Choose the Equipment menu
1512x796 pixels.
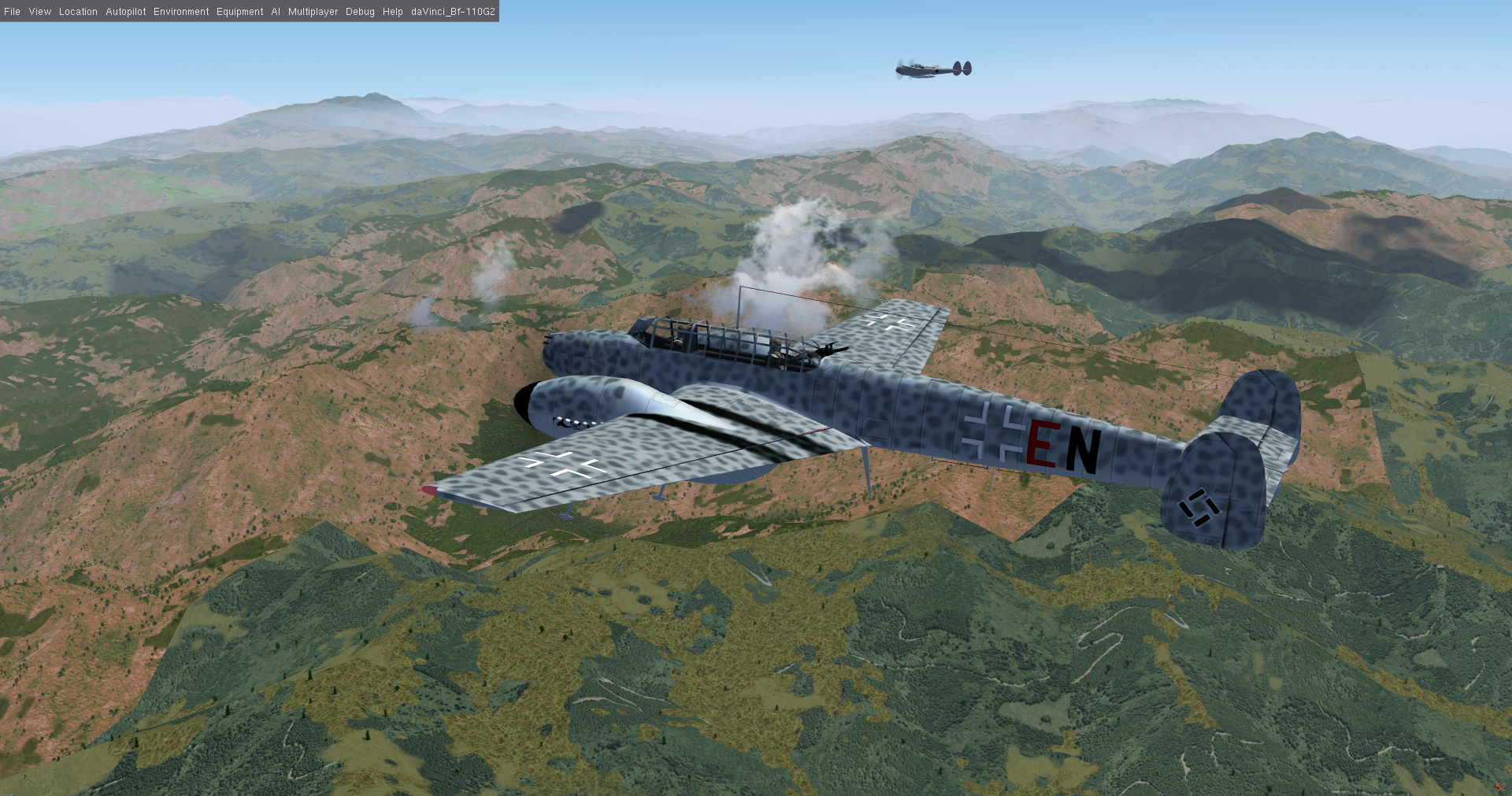239,12
